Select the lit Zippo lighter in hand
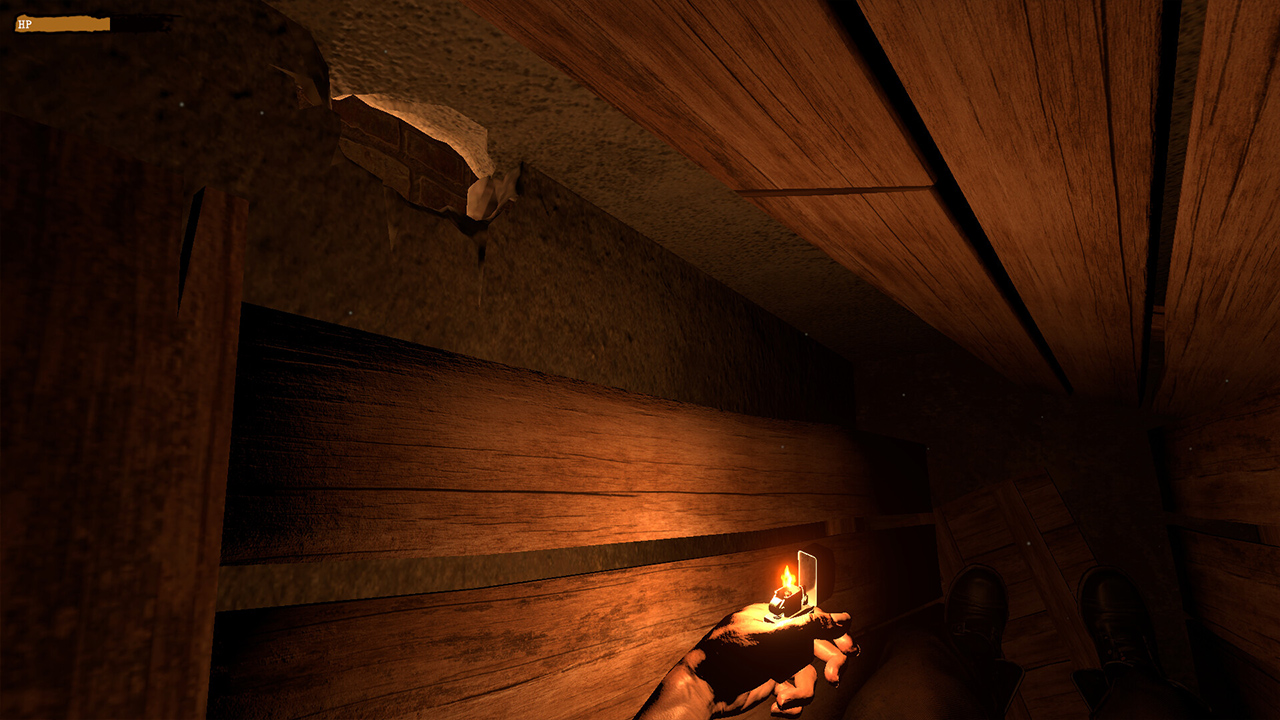Image resolution: width=1280 pixels, height=720 pixels. pyautogui.click(x=788, y=600)
